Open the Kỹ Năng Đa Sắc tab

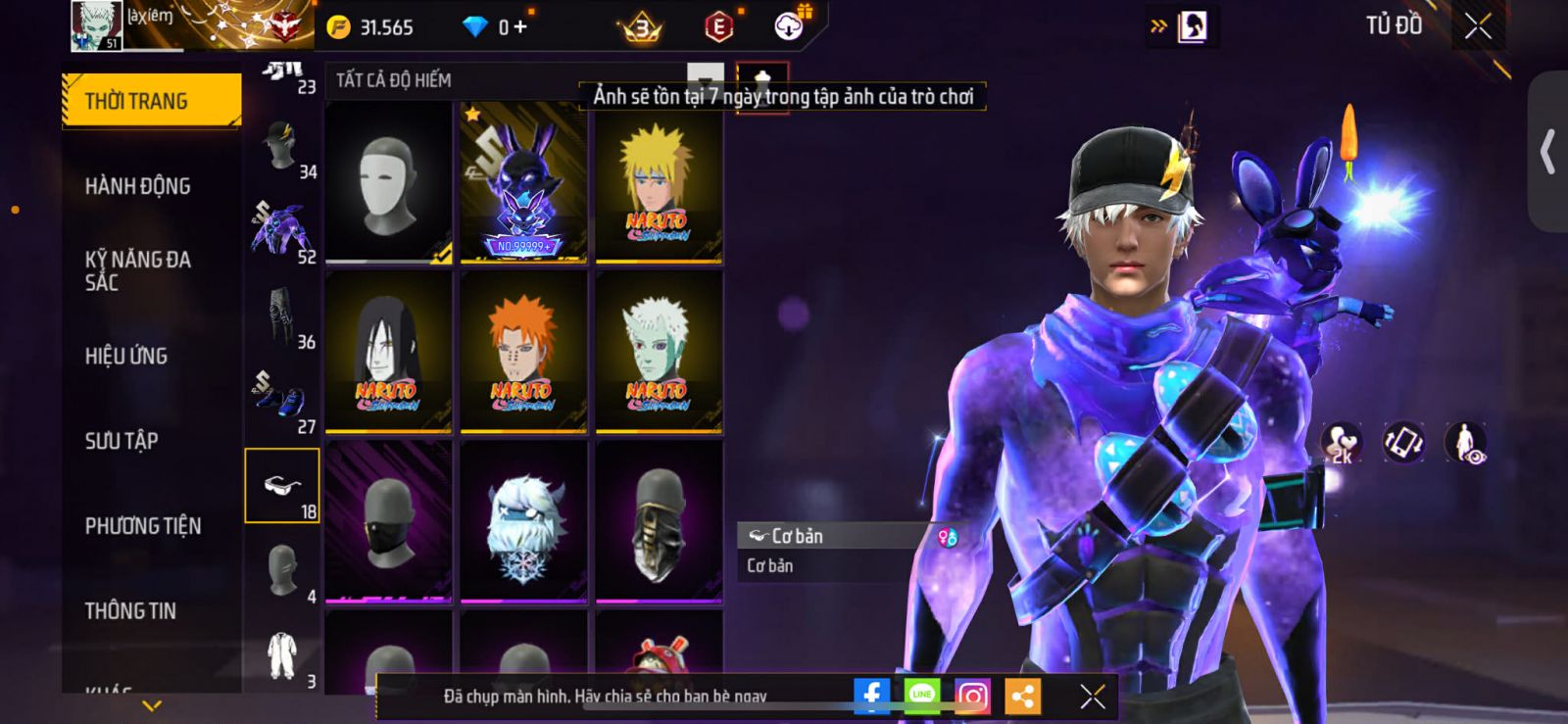click(x=138, y=271)
